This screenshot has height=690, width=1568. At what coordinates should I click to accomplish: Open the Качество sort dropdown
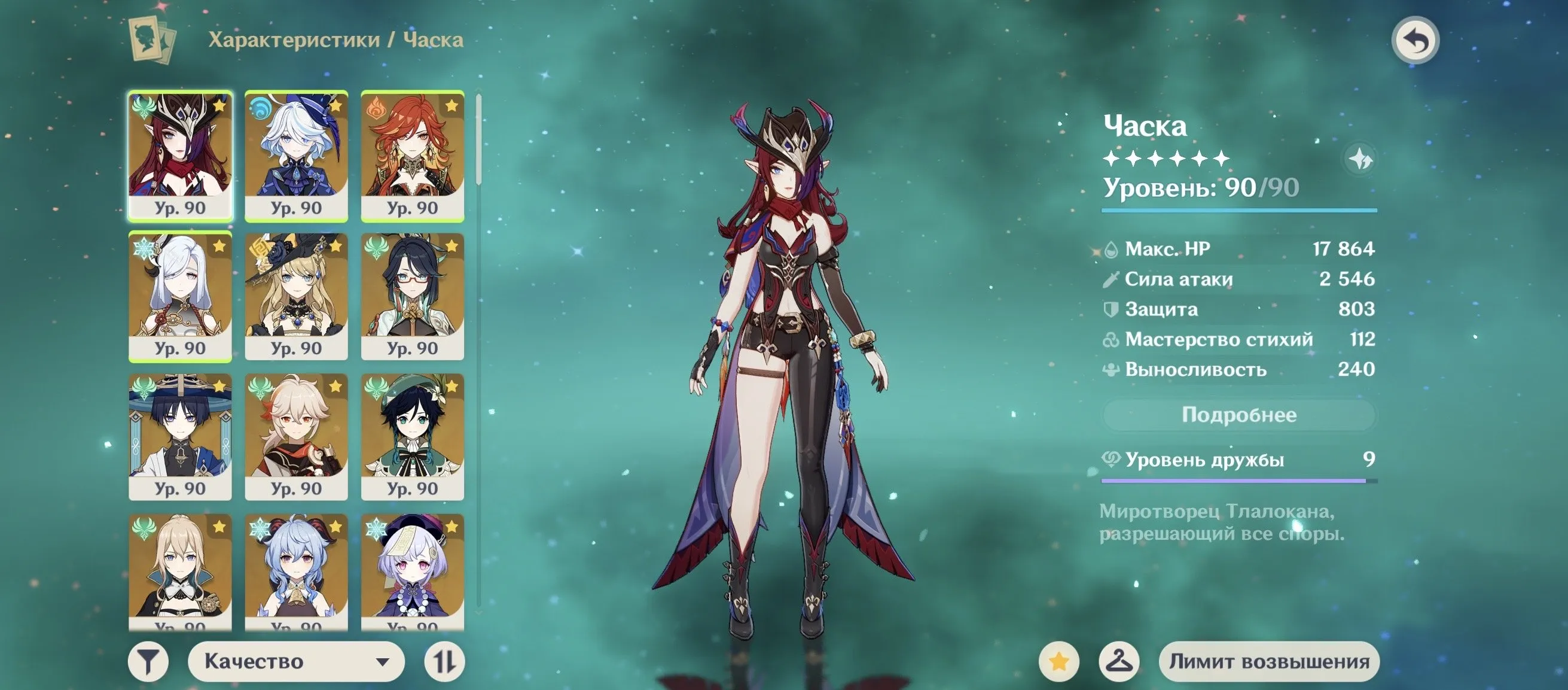297,661
